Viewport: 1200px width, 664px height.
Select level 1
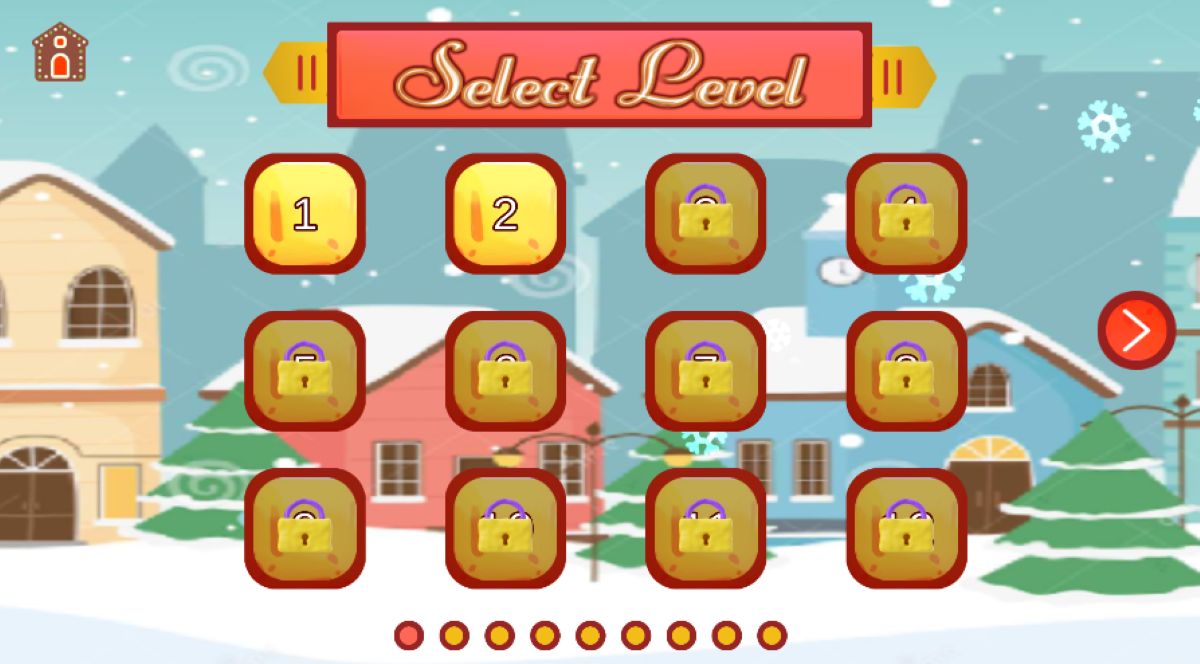[305, 214]
